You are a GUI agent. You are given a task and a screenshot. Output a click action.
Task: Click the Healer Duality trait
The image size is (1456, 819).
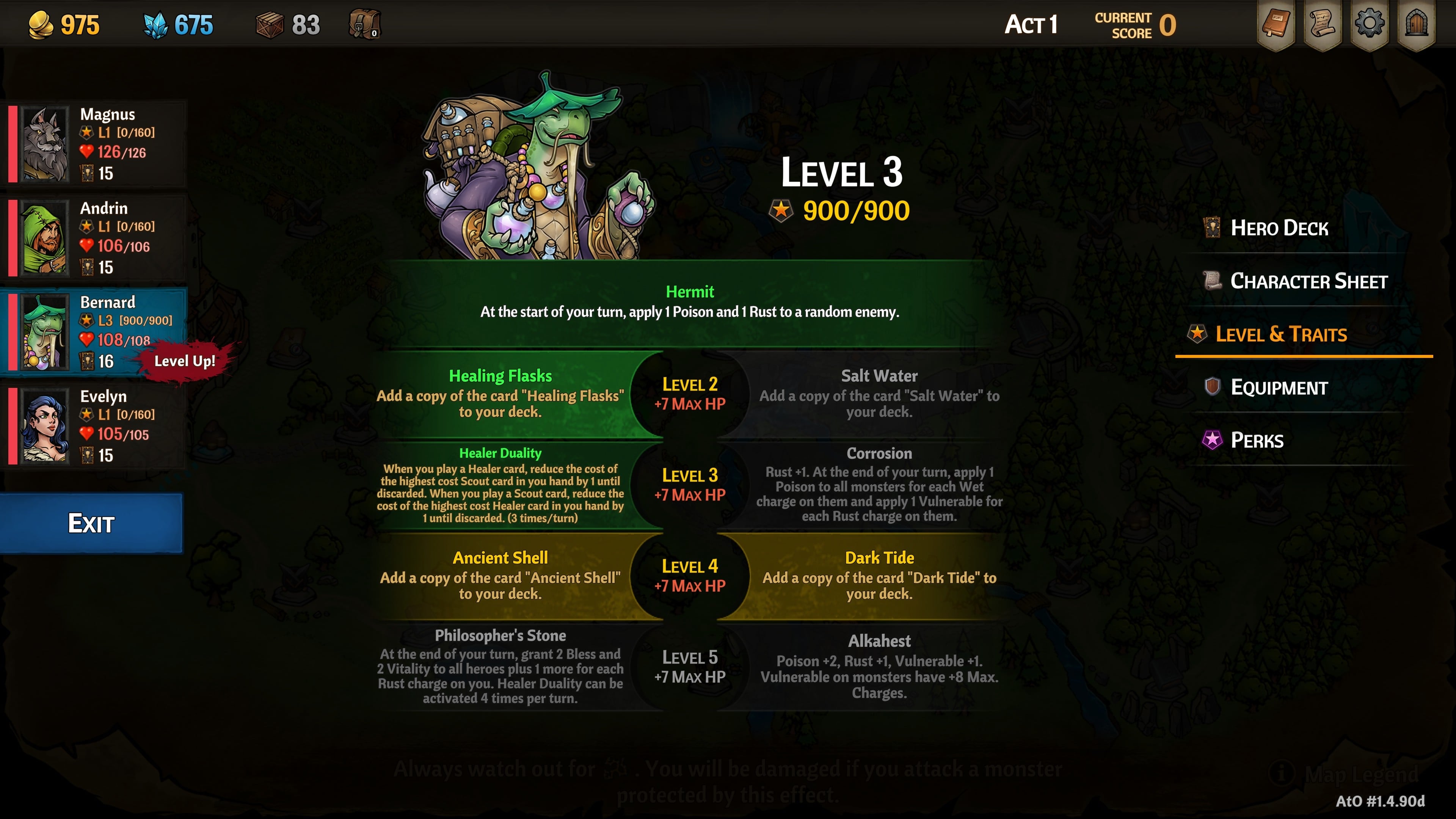tap(500, 485)
